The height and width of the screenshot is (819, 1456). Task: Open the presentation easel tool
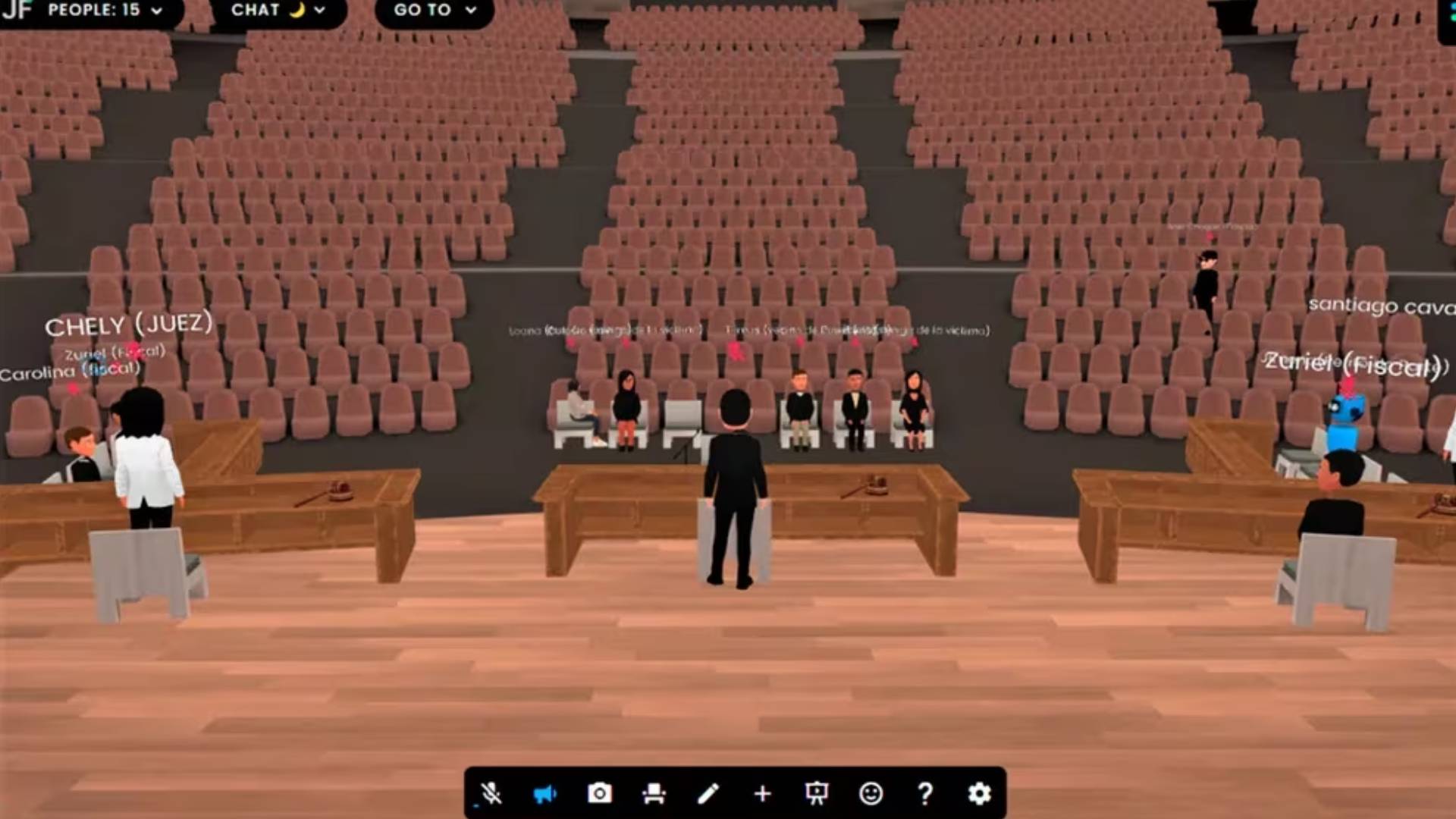(817, 793)
